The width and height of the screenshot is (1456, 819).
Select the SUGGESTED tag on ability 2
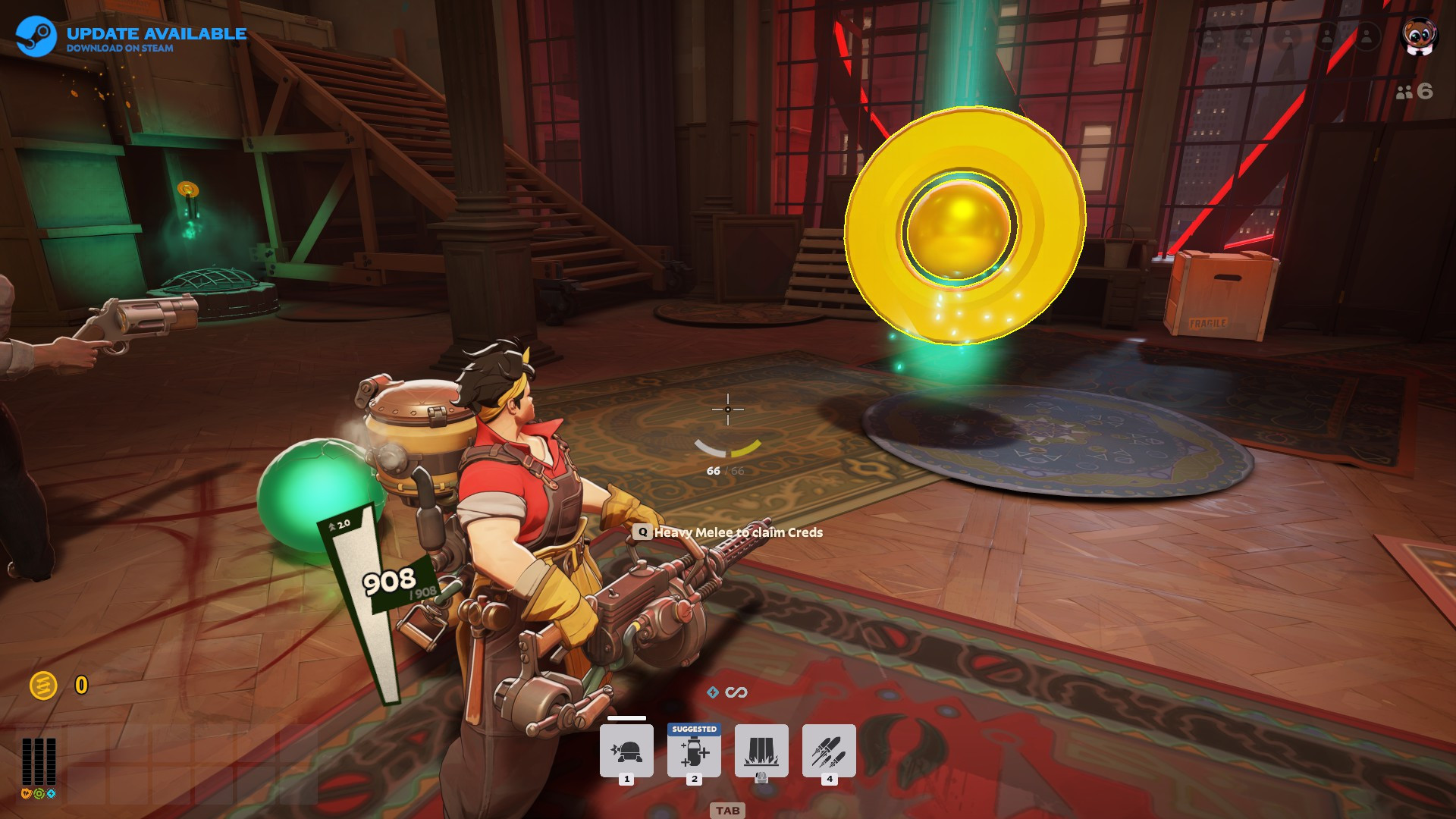(694, 729)
